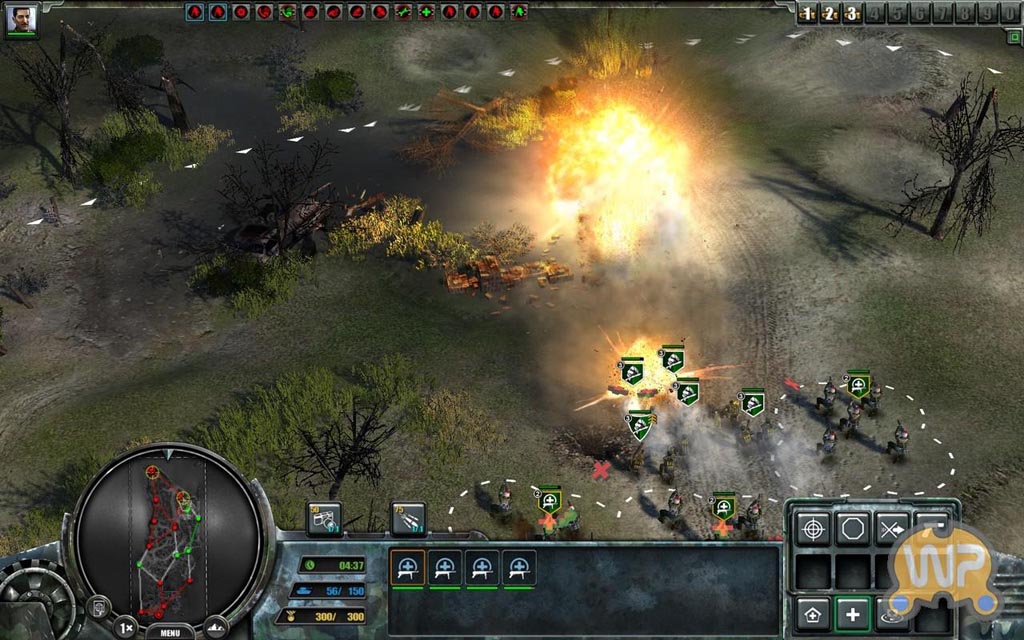Screen dimensions: 1024x640
Task: Click the commander portrait
Action: click(x=21, y=19)
